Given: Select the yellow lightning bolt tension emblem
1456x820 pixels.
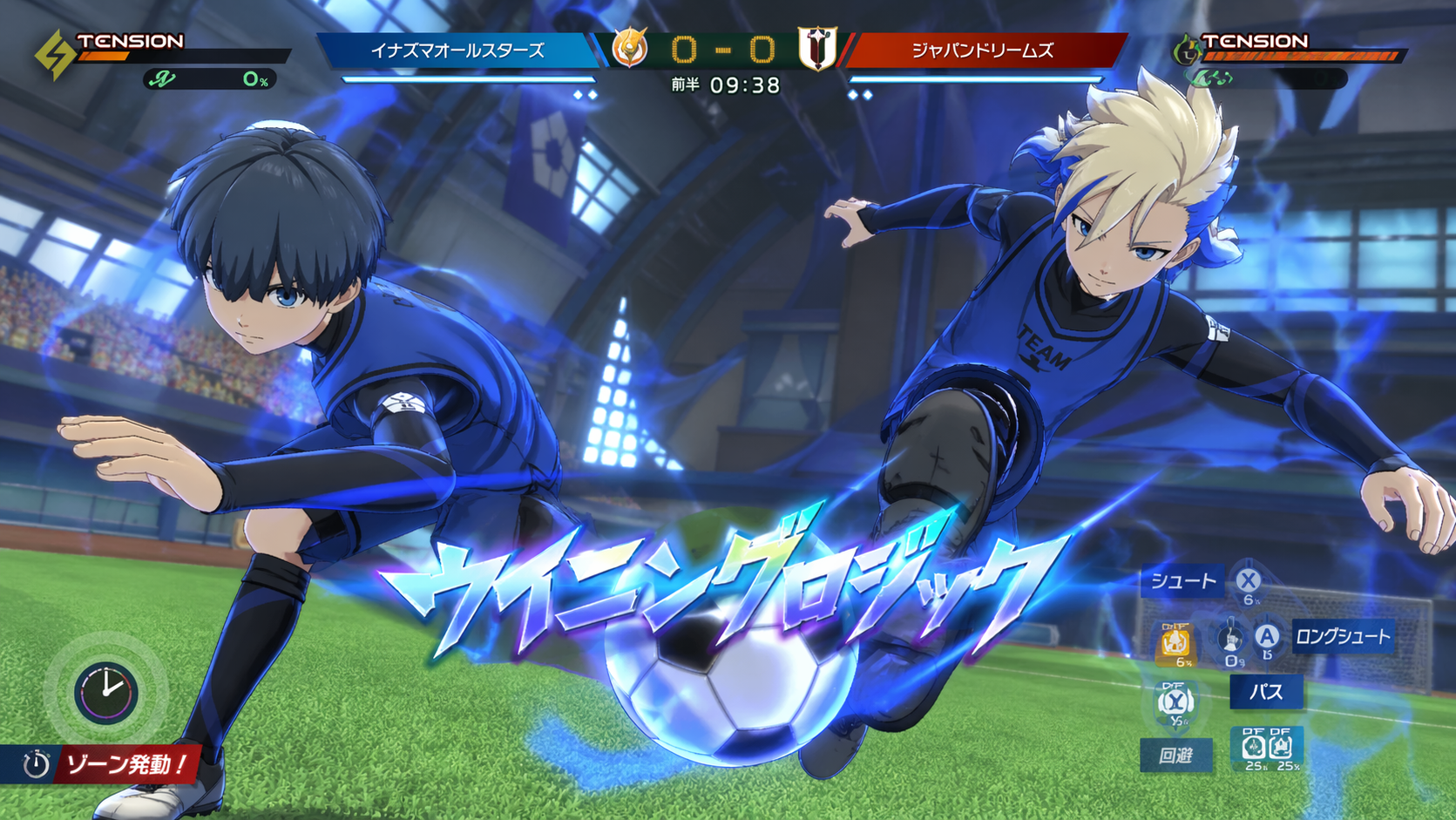Looking at the screenshot, I should 54,54.
